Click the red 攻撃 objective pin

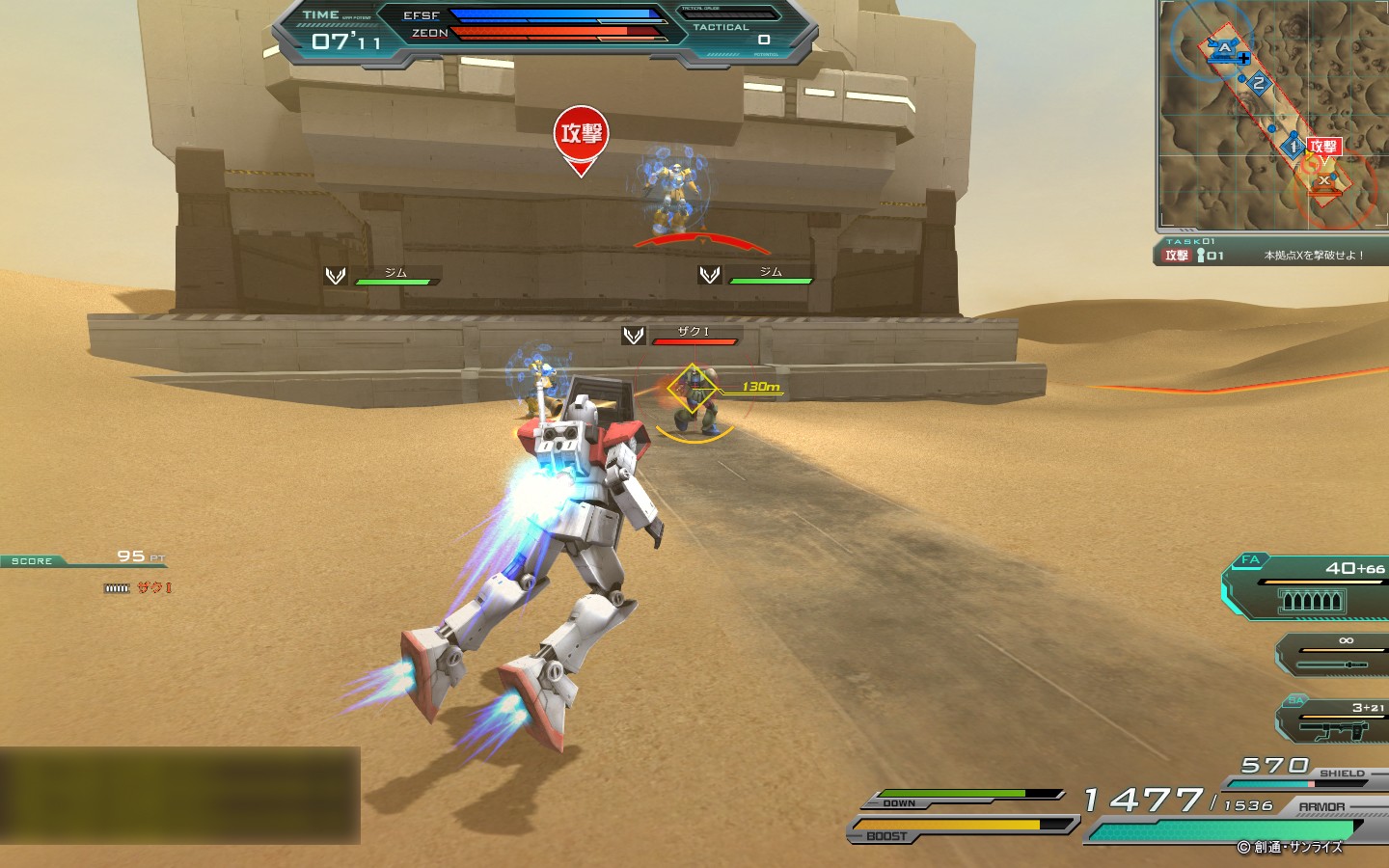pyautogui.click(x=581, y=136)
